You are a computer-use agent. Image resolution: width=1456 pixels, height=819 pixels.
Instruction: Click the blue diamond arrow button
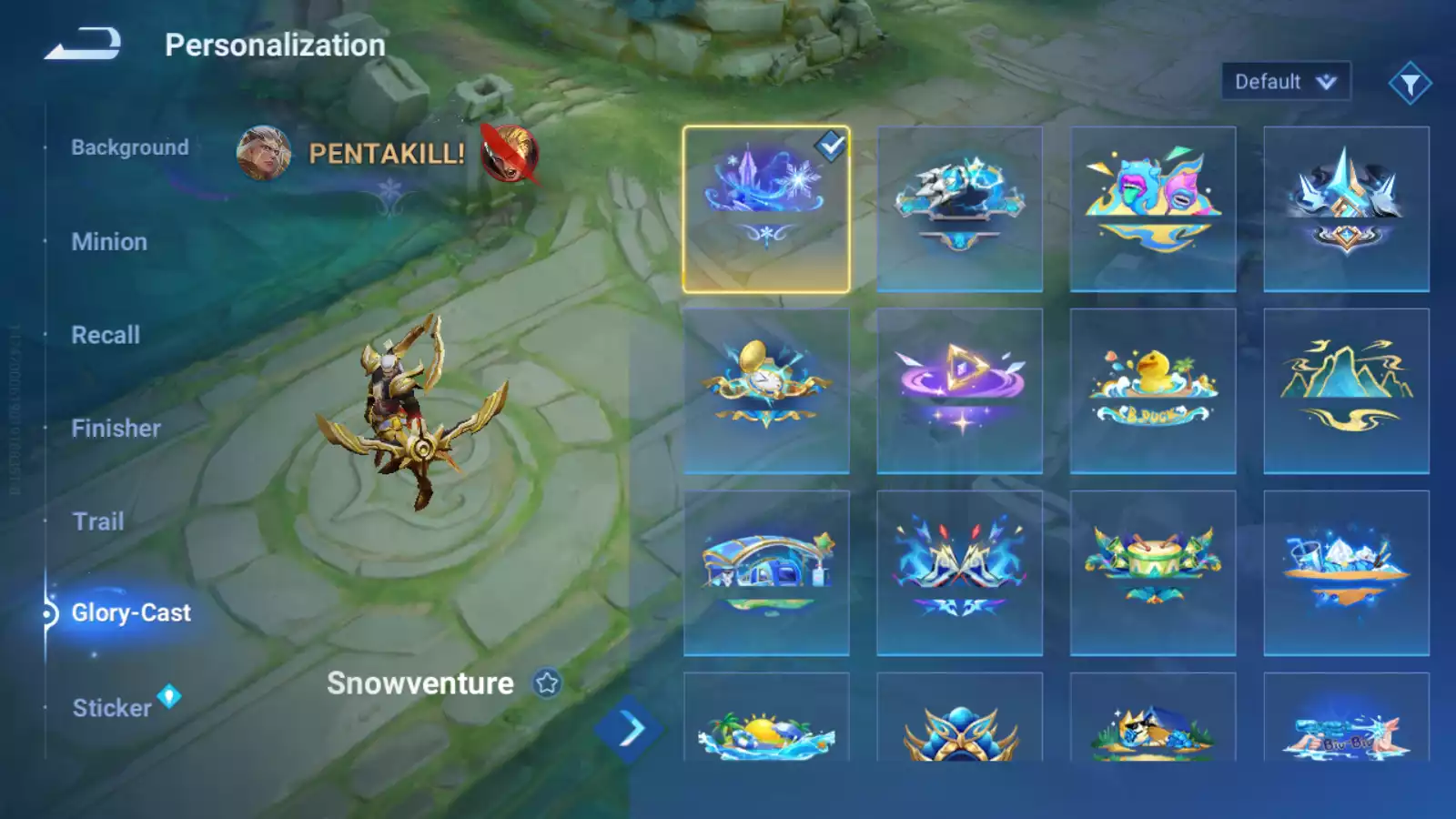point(629,729)
